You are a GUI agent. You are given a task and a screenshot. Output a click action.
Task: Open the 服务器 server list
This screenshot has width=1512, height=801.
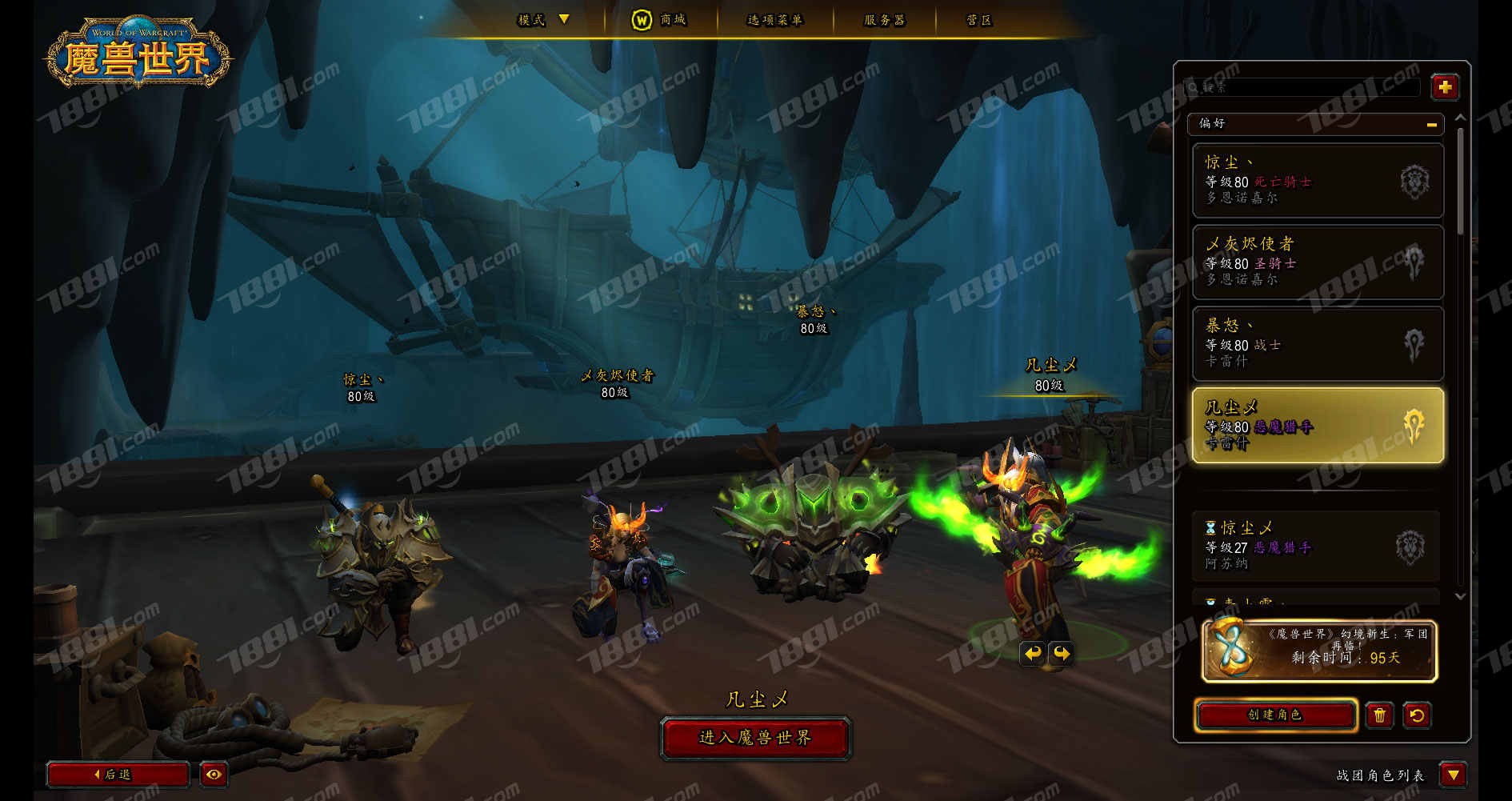click(x=884, y=20)
